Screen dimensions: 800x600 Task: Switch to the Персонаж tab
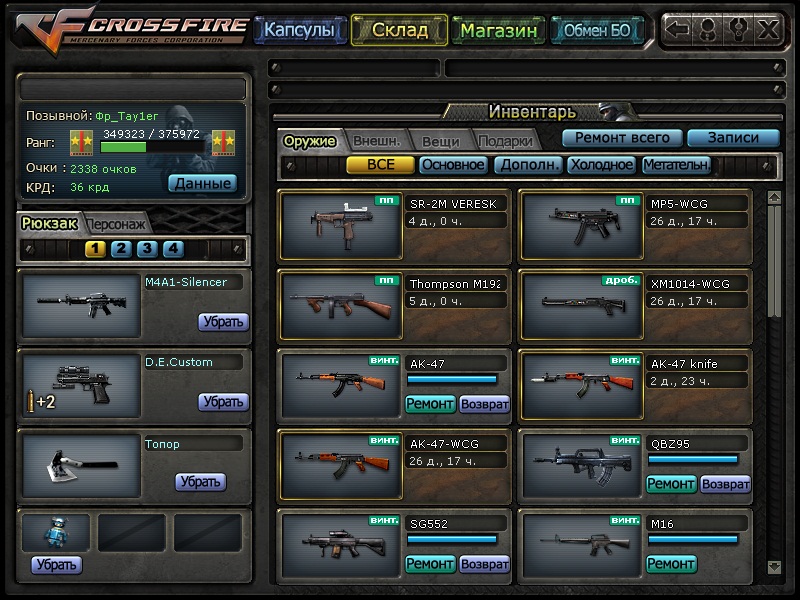click(x=116, y=224)
